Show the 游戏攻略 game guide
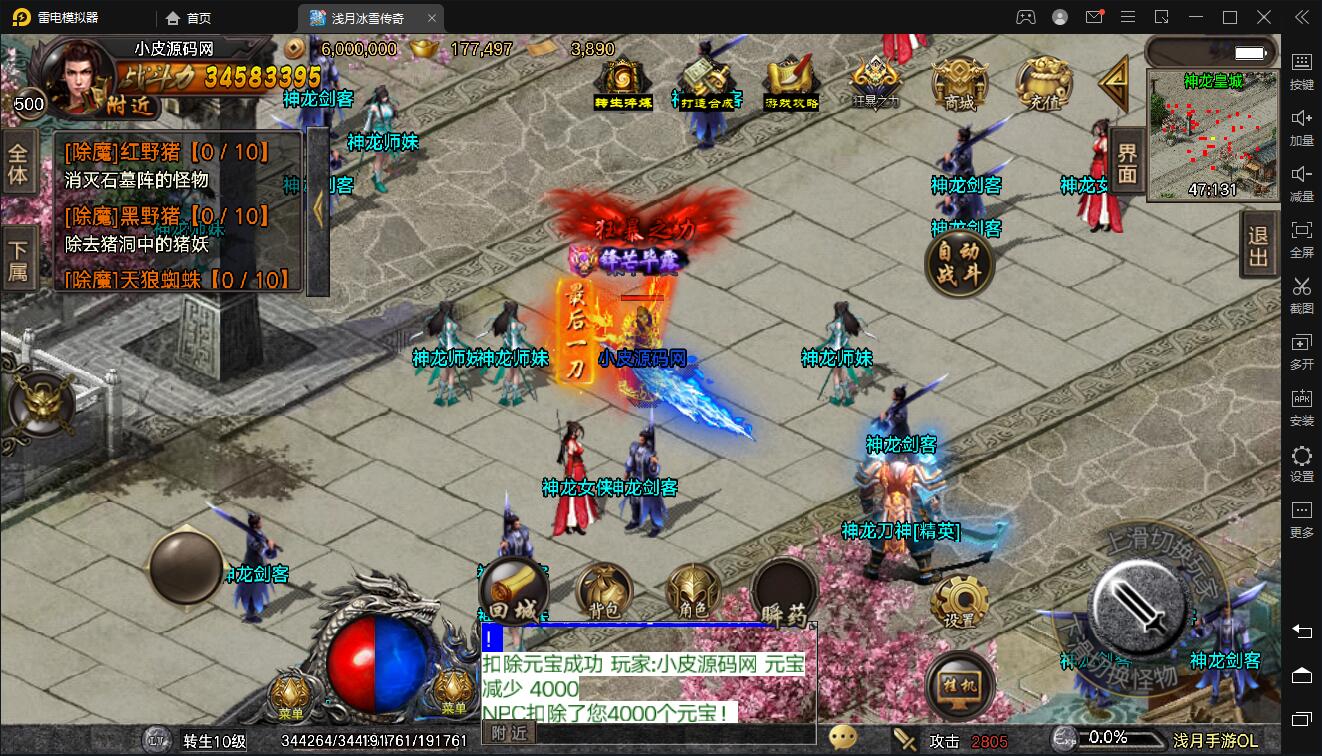Screen dimensions: 1322x756 click(x=791, y=84)
